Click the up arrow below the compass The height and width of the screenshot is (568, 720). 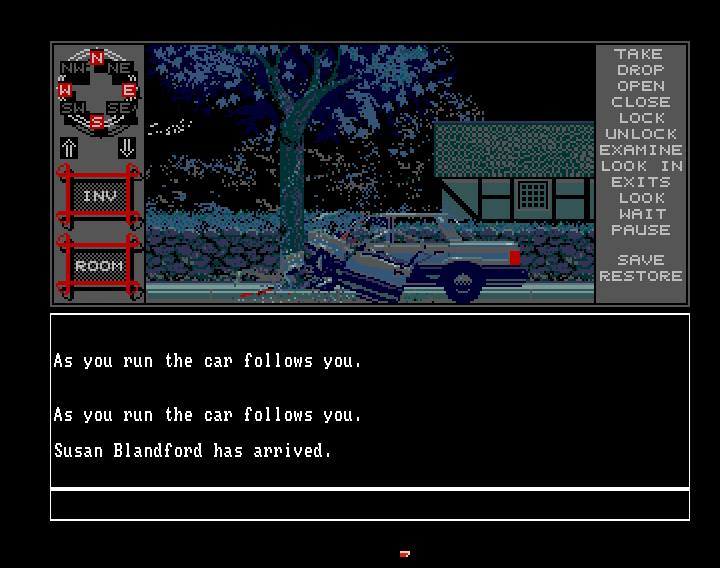tap(69, 147)
